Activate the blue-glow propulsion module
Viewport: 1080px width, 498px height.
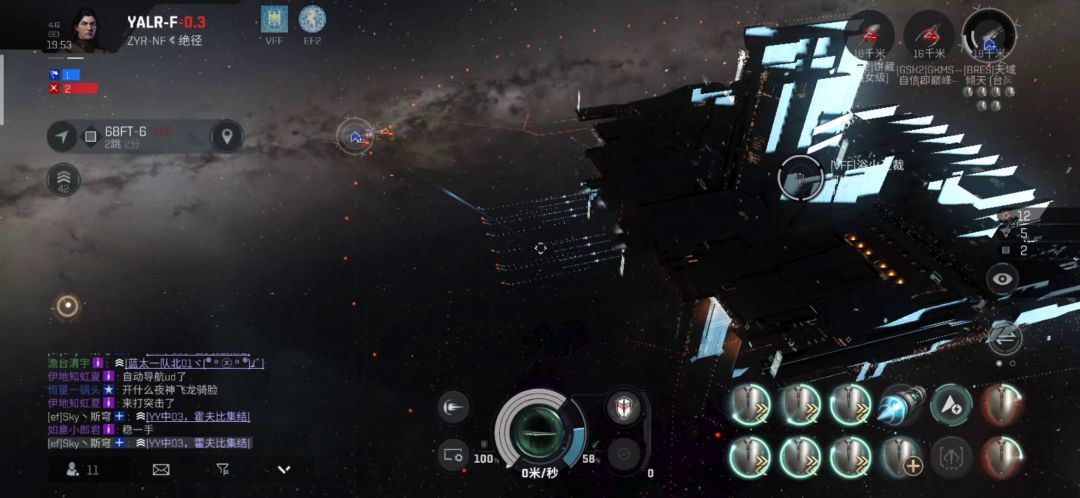tap(900, 405)
